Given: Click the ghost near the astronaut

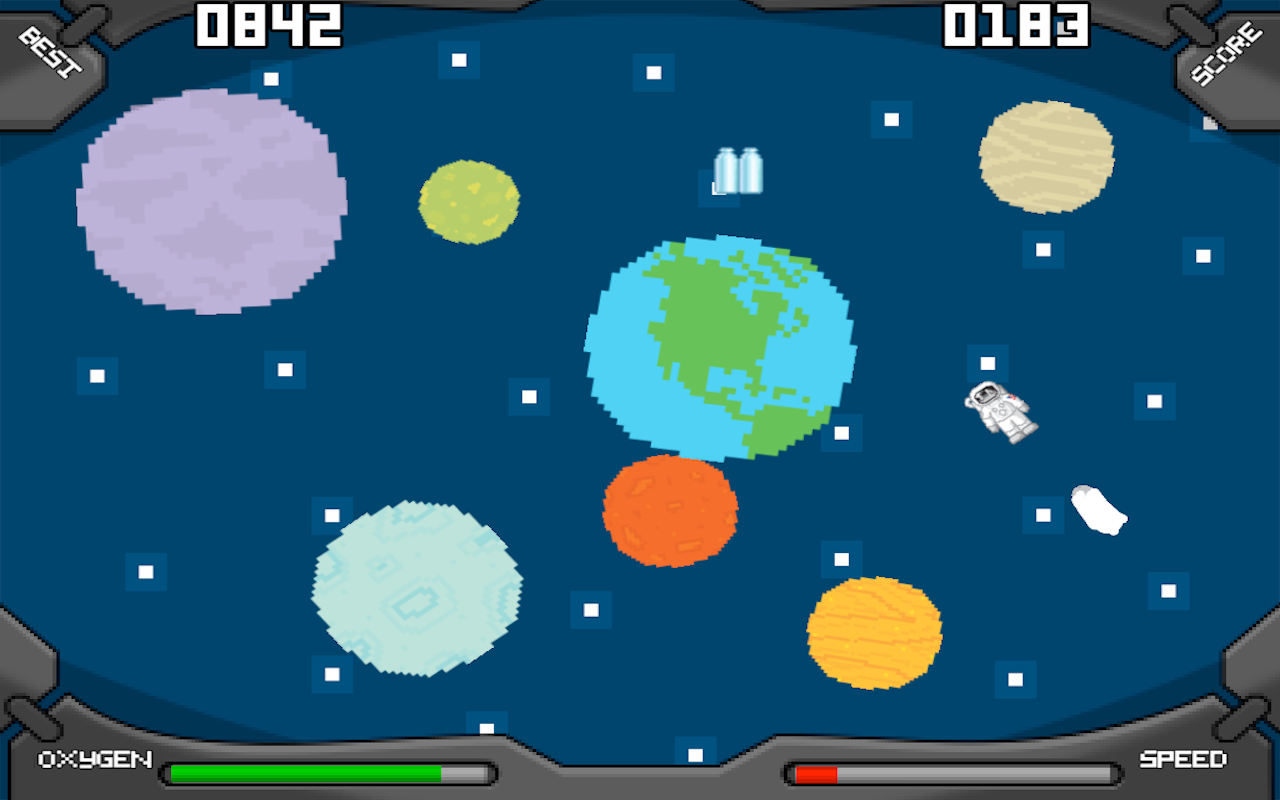Looking at the screenshot, I should point(1098,510).
